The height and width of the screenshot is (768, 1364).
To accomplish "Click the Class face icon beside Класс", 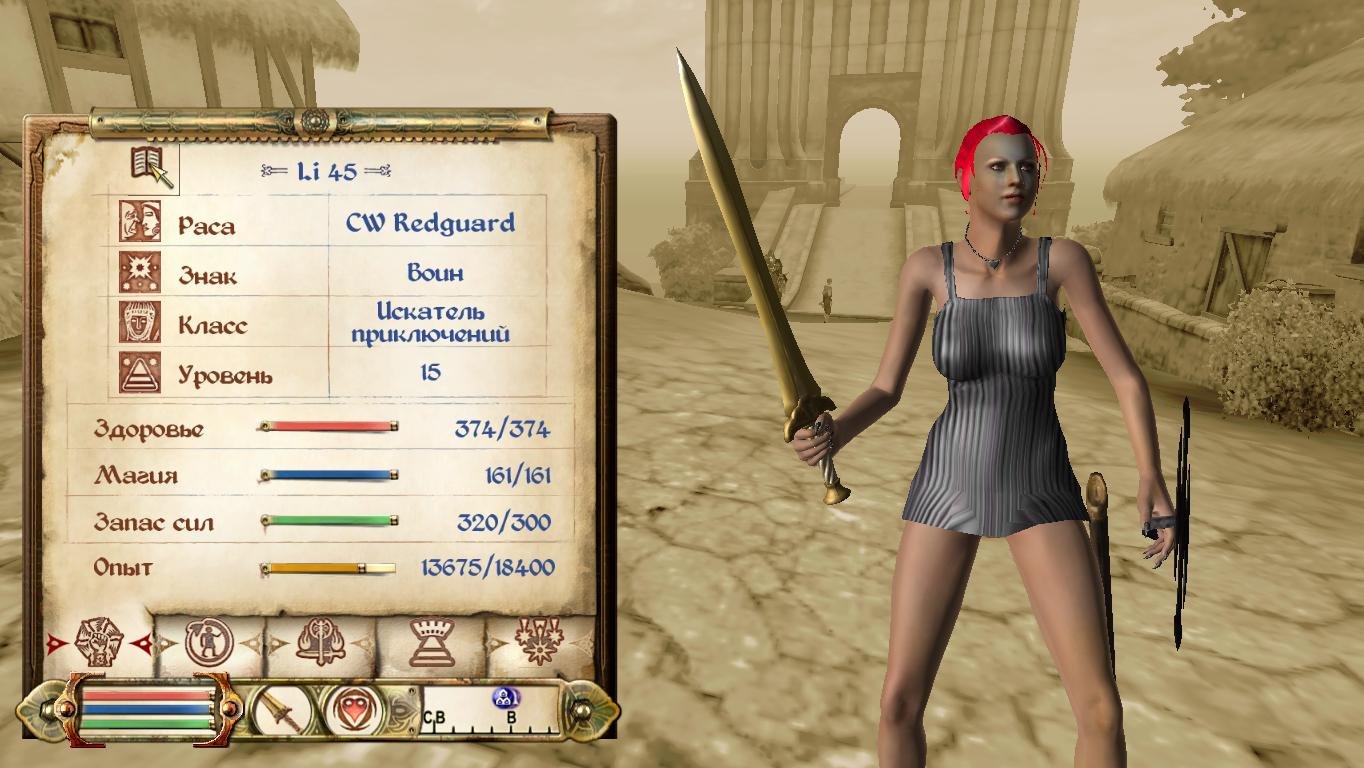I will pos(140,322).
